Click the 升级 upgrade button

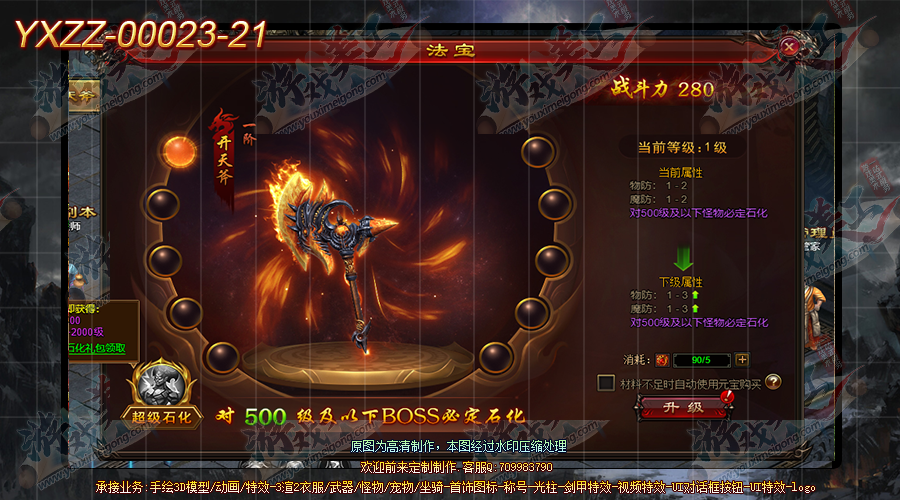click(682, 407)
